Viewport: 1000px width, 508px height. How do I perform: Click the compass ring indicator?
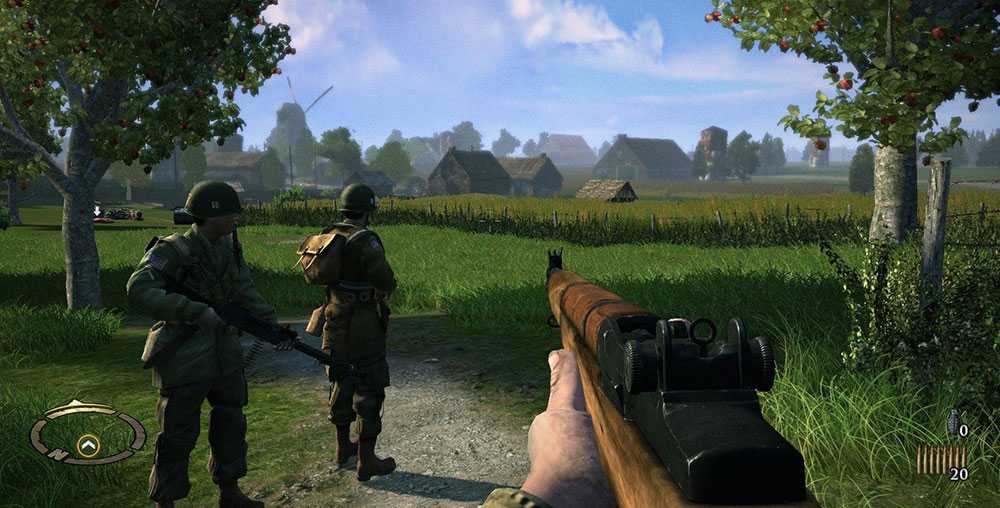(x=87, y=434)
